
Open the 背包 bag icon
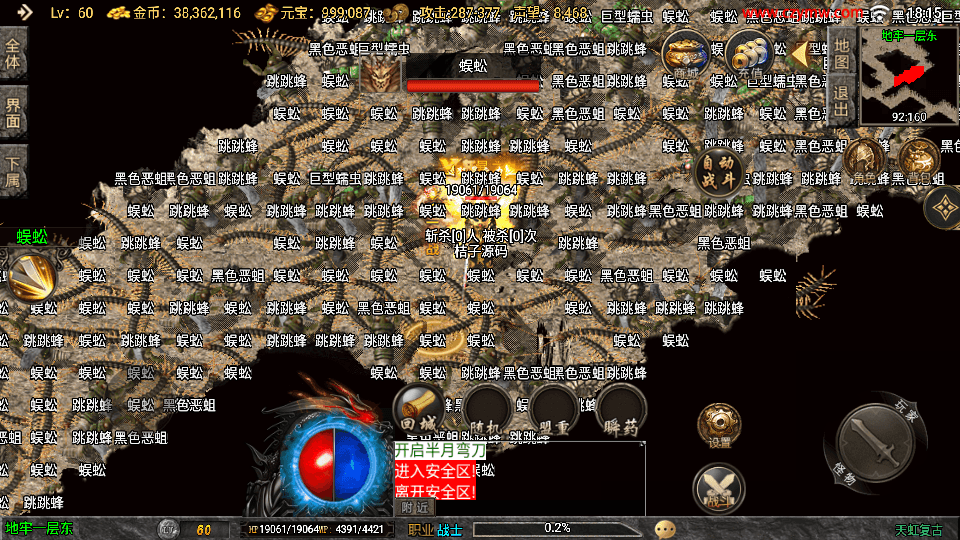[918, 158]
